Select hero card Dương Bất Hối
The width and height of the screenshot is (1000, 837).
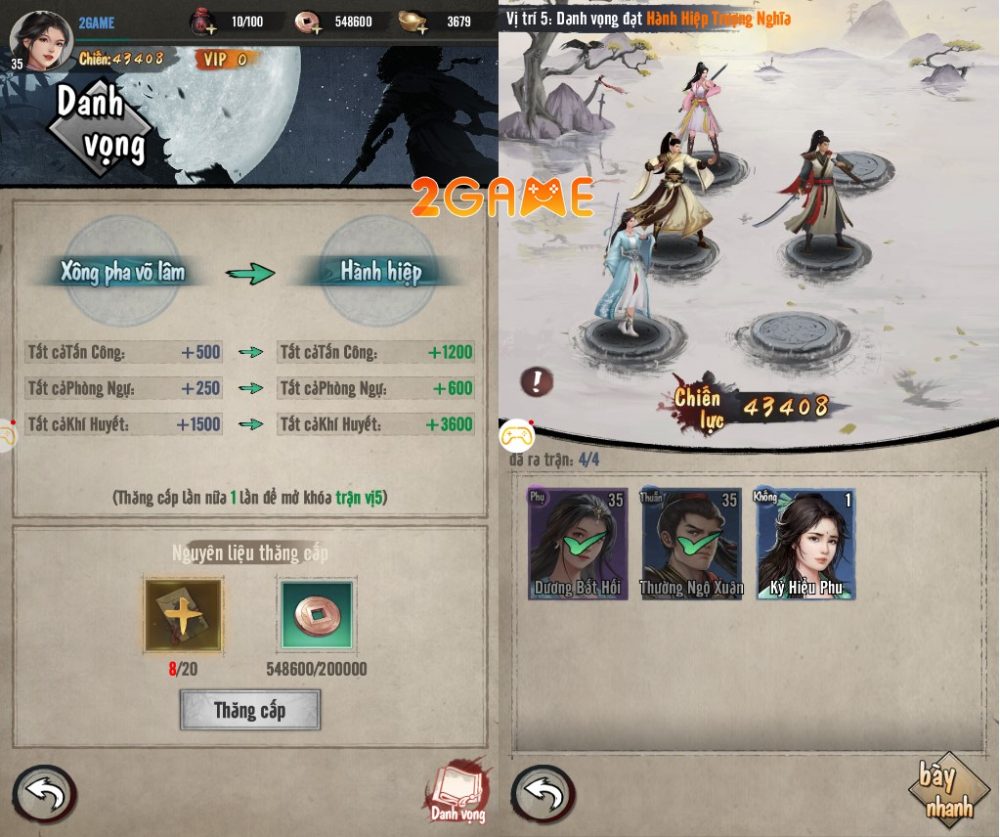578,544
